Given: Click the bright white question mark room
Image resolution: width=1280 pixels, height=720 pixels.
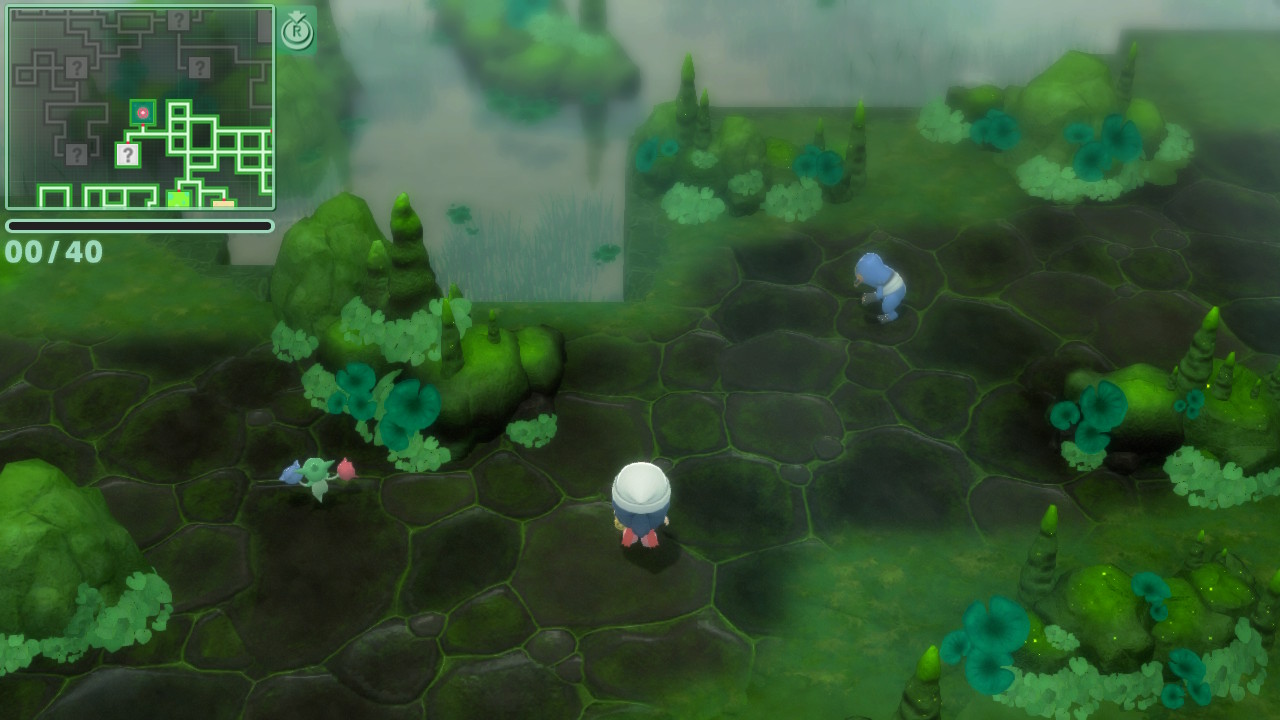Looking at the screenshot, I should [x=127, y=155].
